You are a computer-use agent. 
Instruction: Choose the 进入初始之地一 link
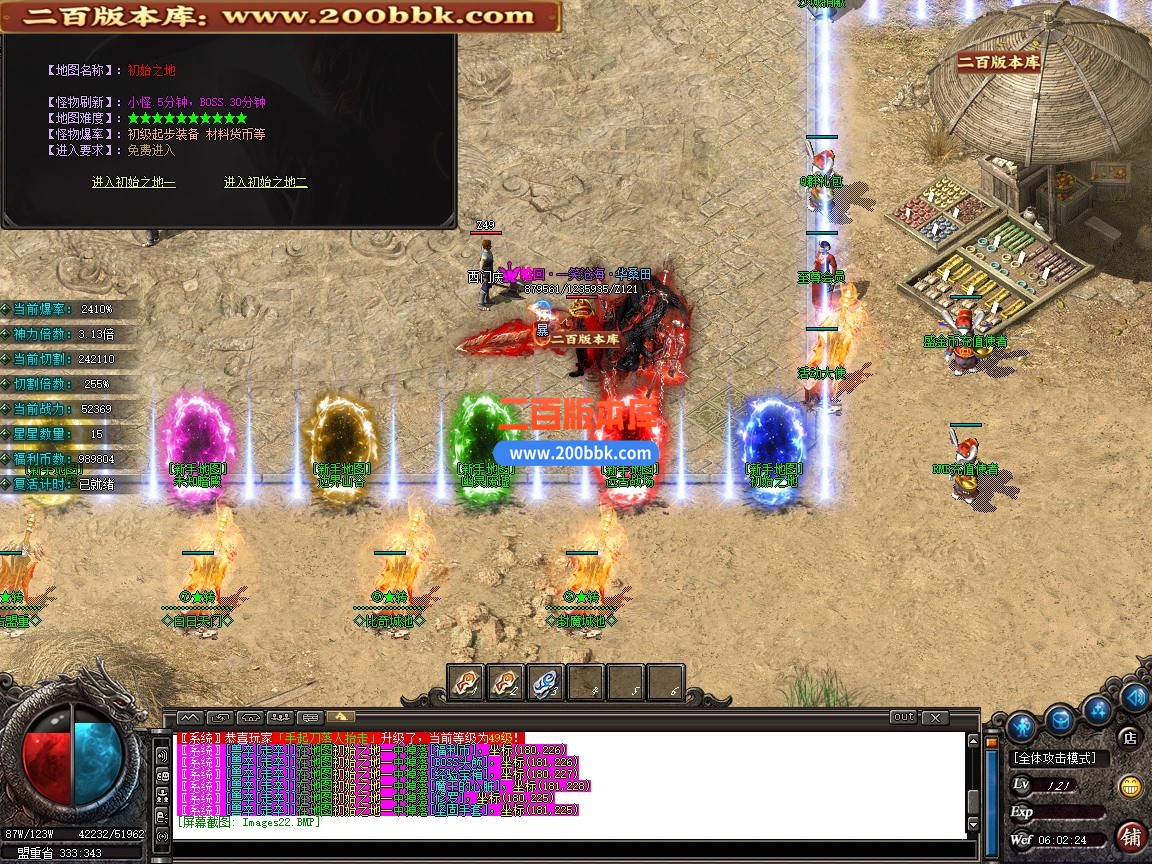point(133,182)
